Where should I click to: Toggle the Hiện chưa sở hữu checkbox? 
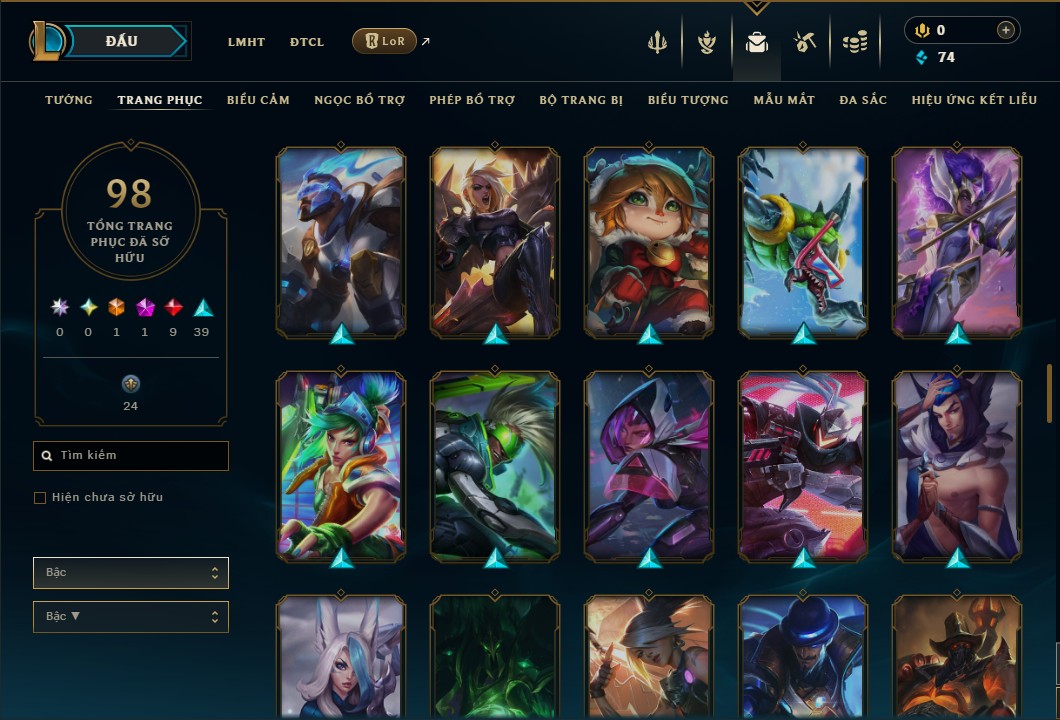(x=40, y=498)
